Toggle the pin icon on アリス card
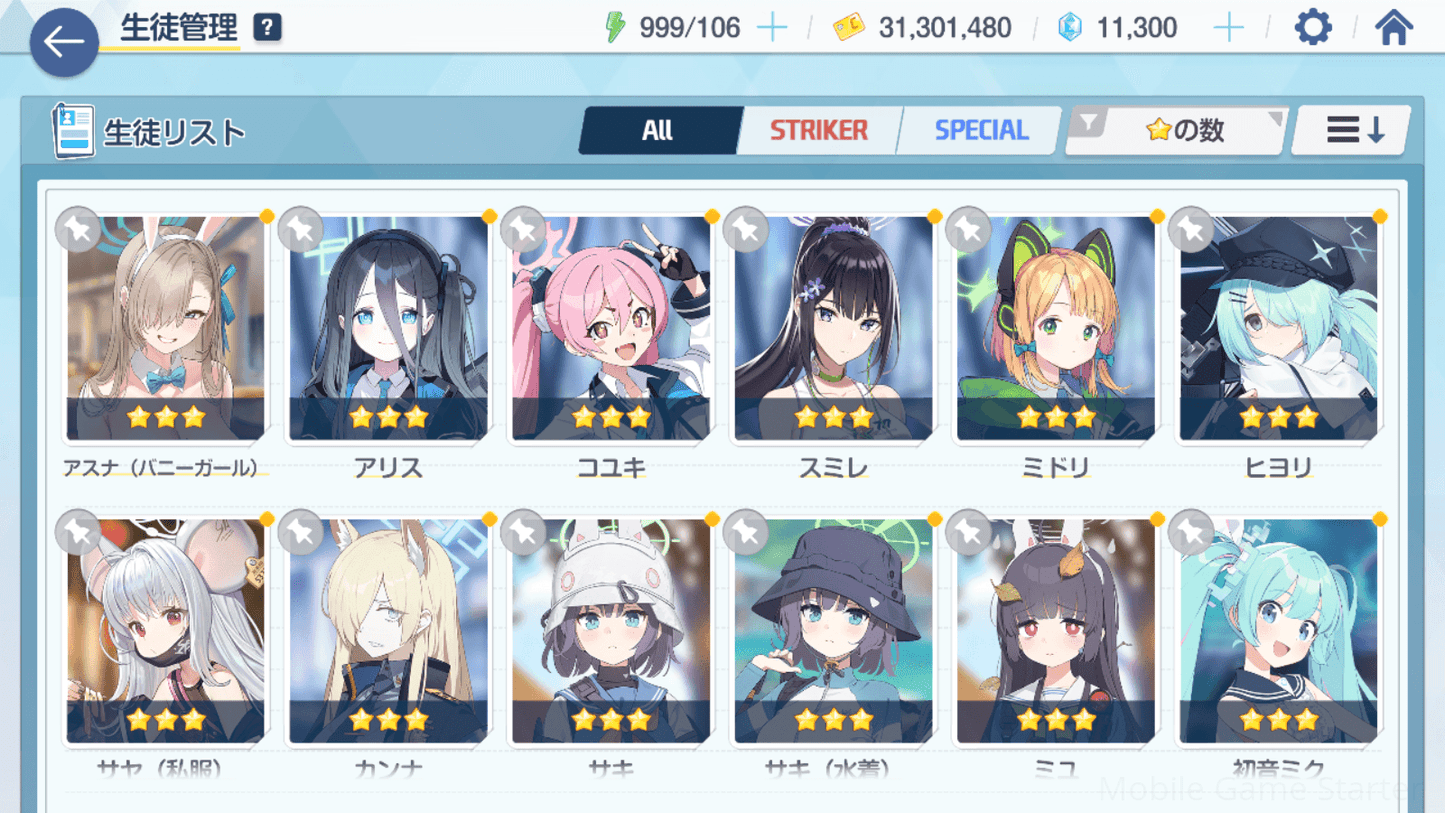 click(x=301, y=231)
